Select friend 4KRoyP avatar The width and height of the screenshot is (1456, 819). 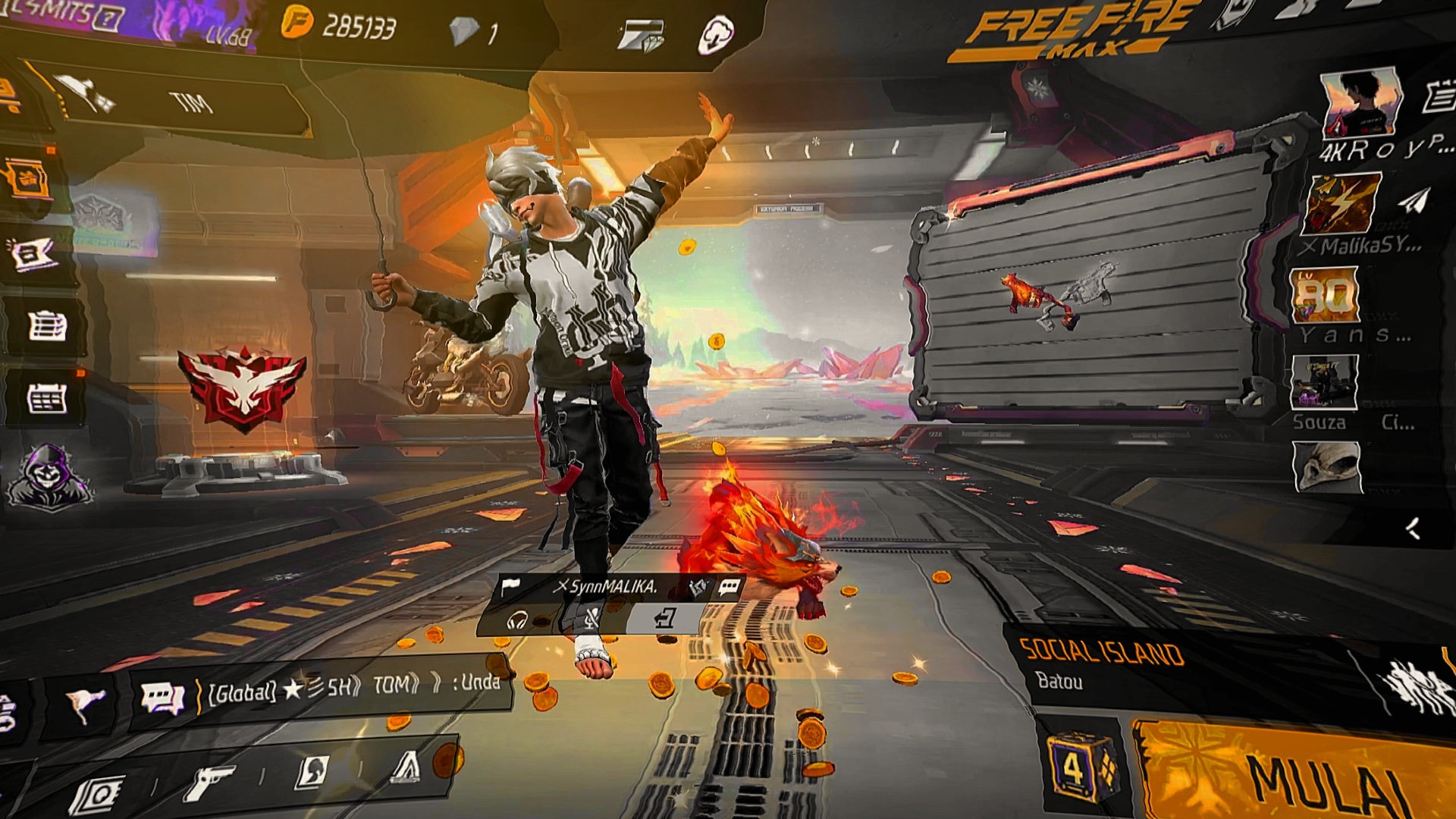(x=1360, y=104)
